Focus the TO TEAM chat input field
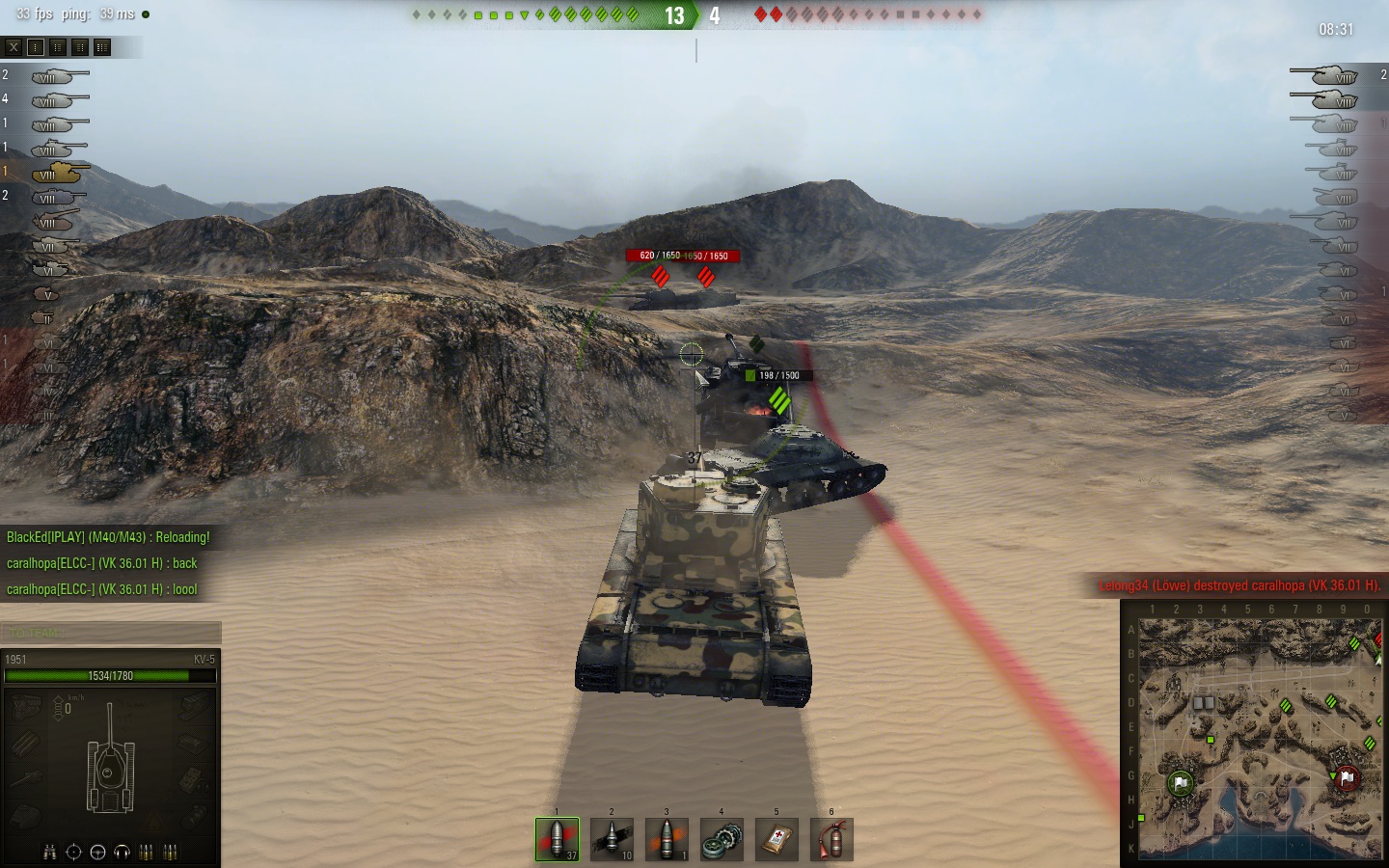 click(111, 633)
